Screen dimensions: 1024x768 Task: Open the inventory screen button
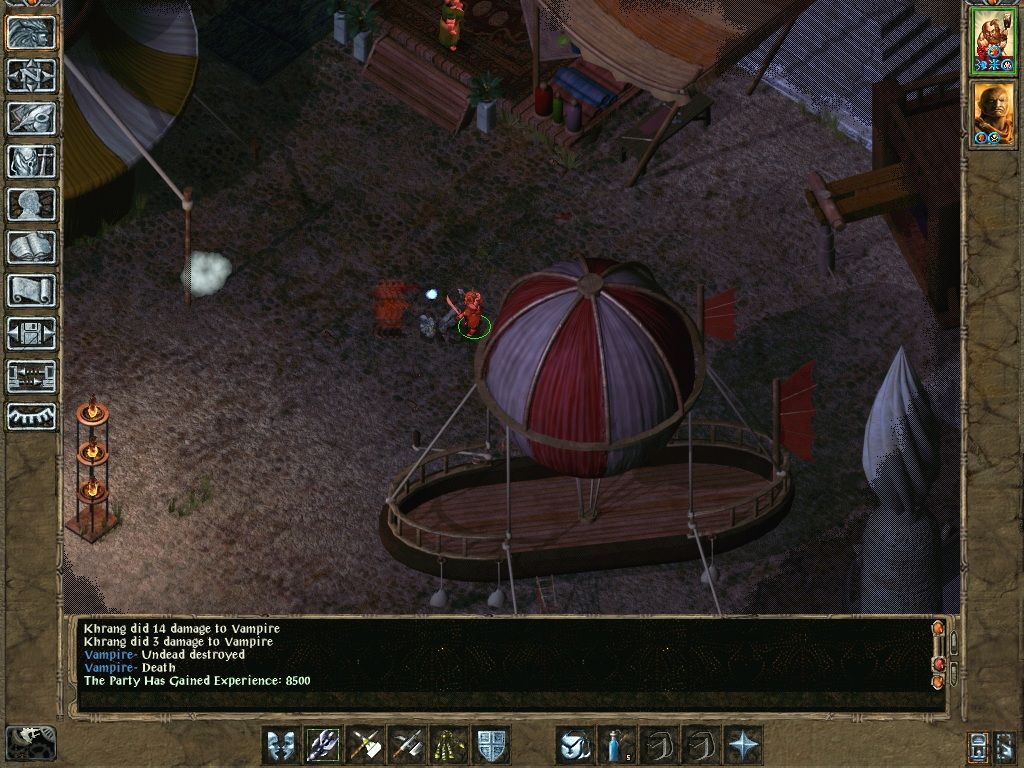point(31,161)
